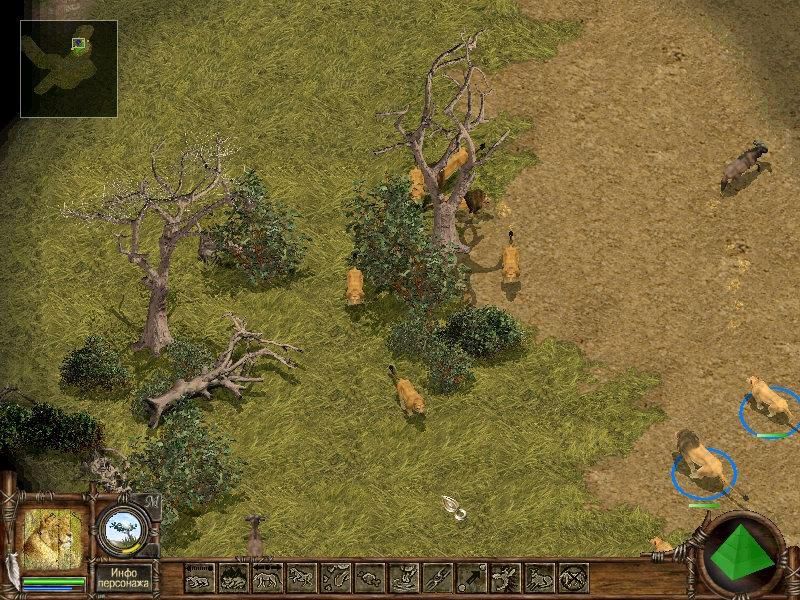
Task: Choose the walking animal with arrows icon
Action: click(267, 577)
